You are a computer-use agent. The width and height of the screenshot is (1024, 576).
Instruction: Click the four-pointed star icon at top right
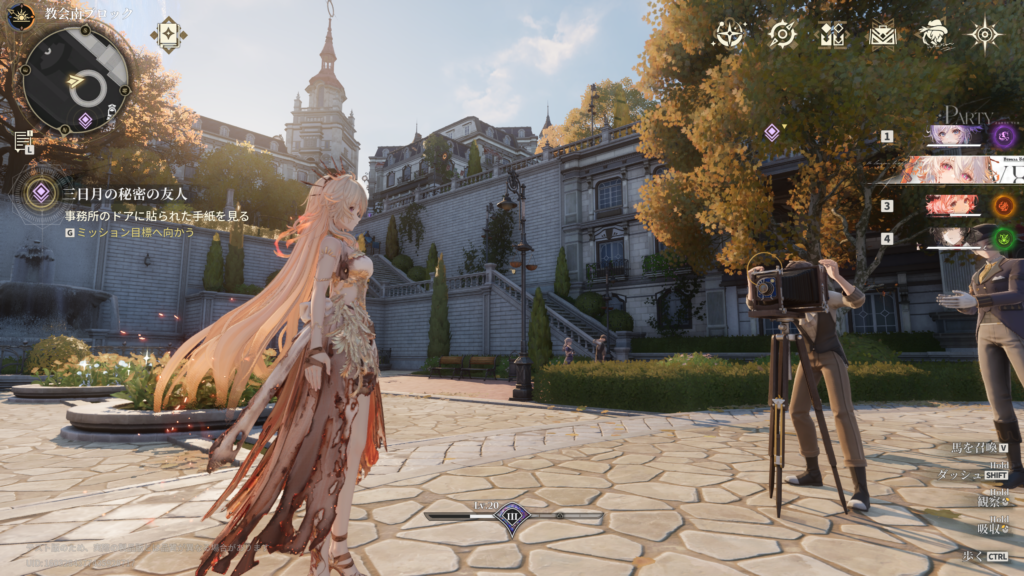point(985,35)
